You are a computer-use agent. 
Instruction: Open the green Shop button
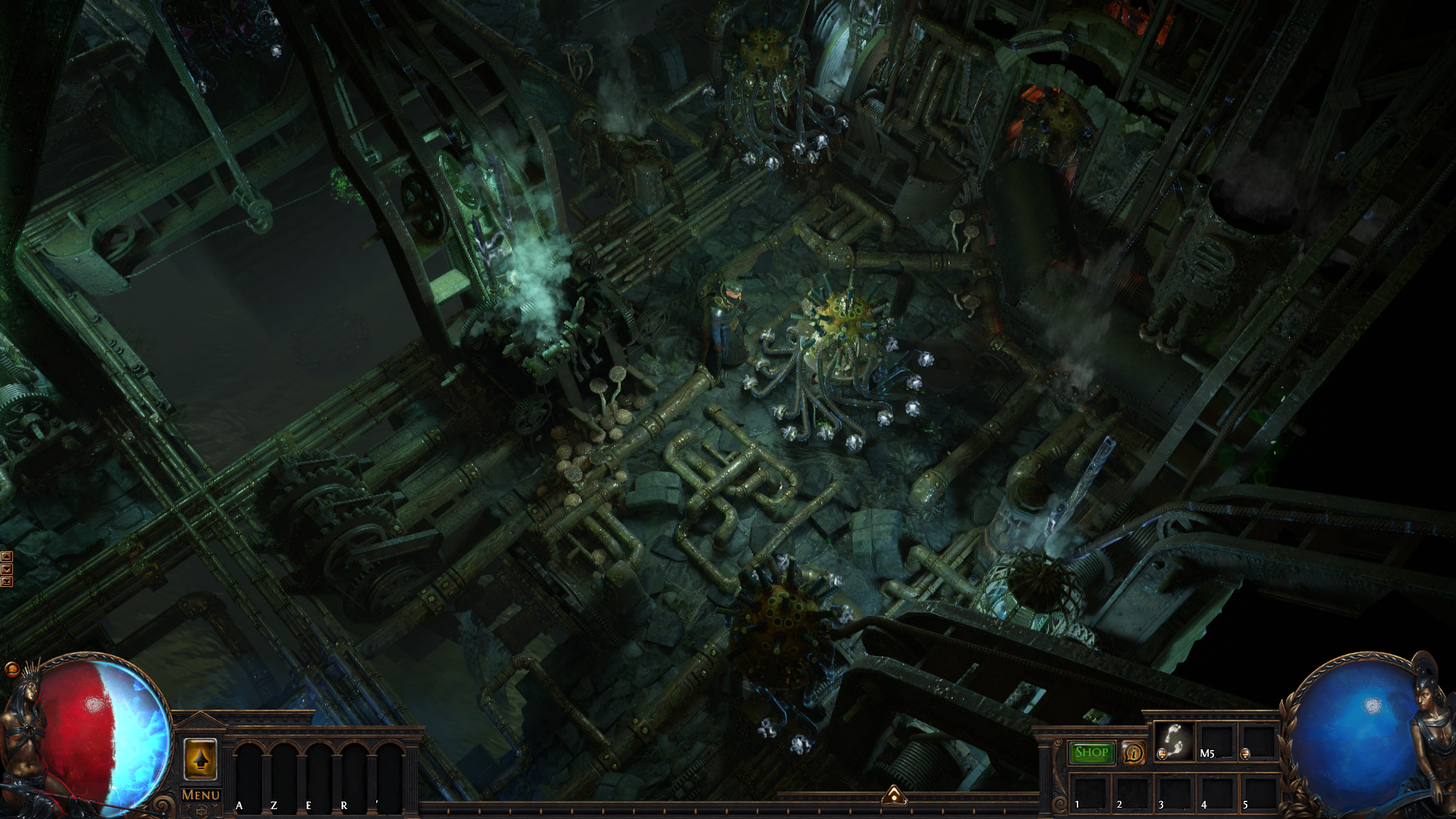[x=1091, y=752]
